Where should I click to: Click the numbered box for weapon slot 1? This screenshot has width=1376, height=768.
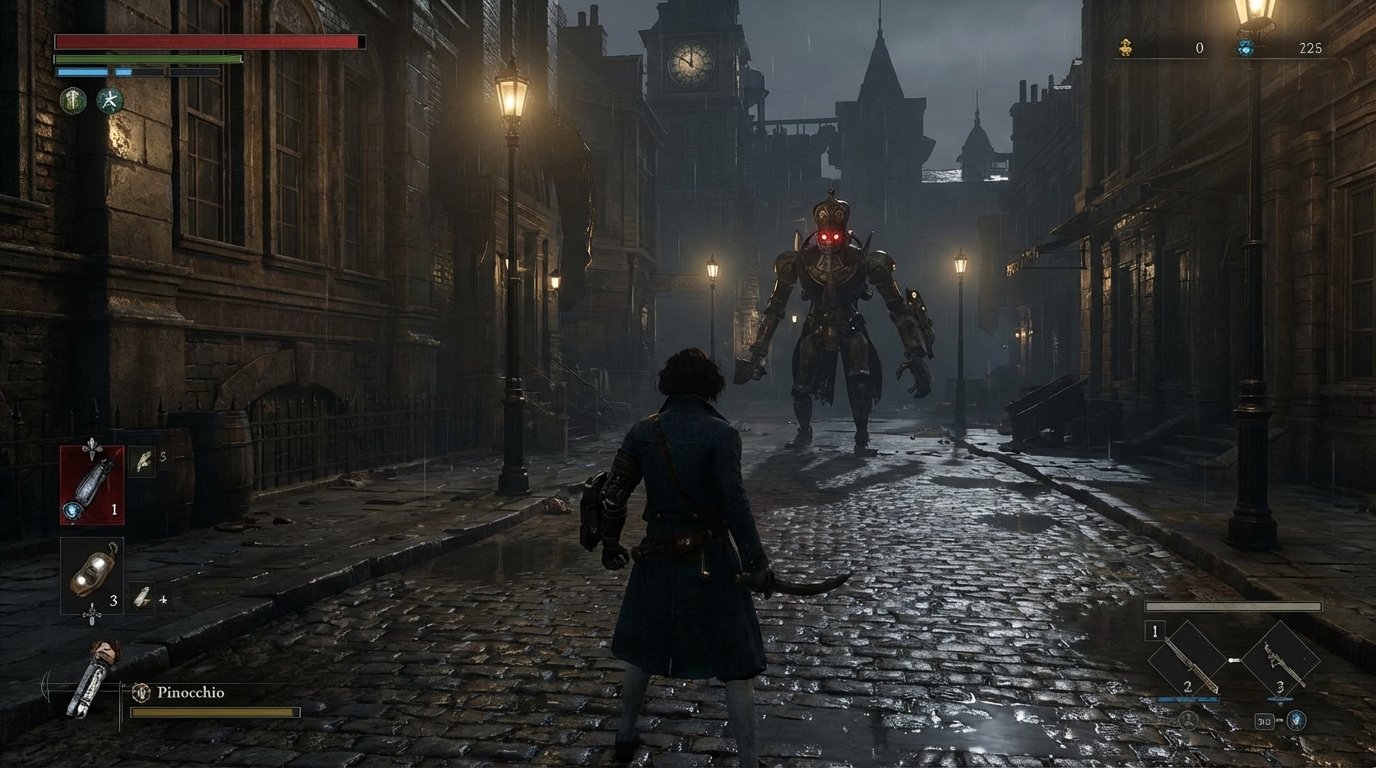1154,631
